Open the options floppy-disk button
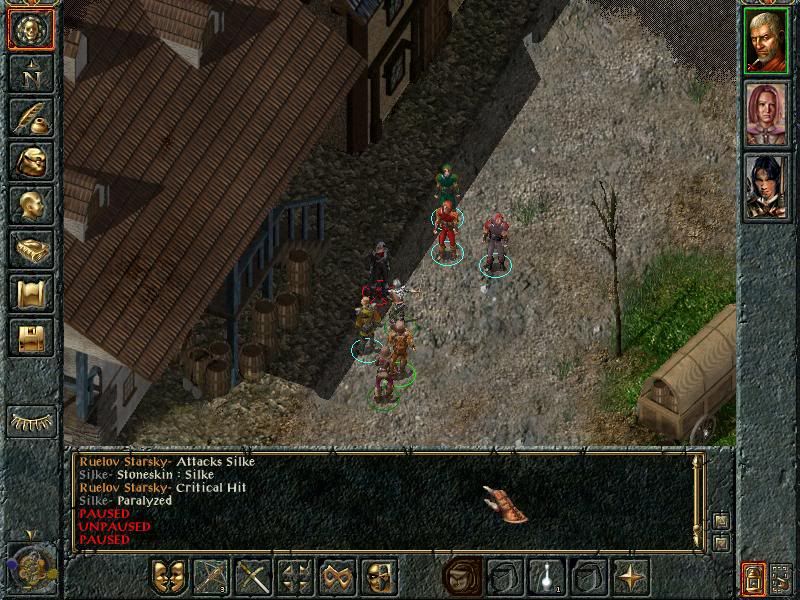 [30, 337]
